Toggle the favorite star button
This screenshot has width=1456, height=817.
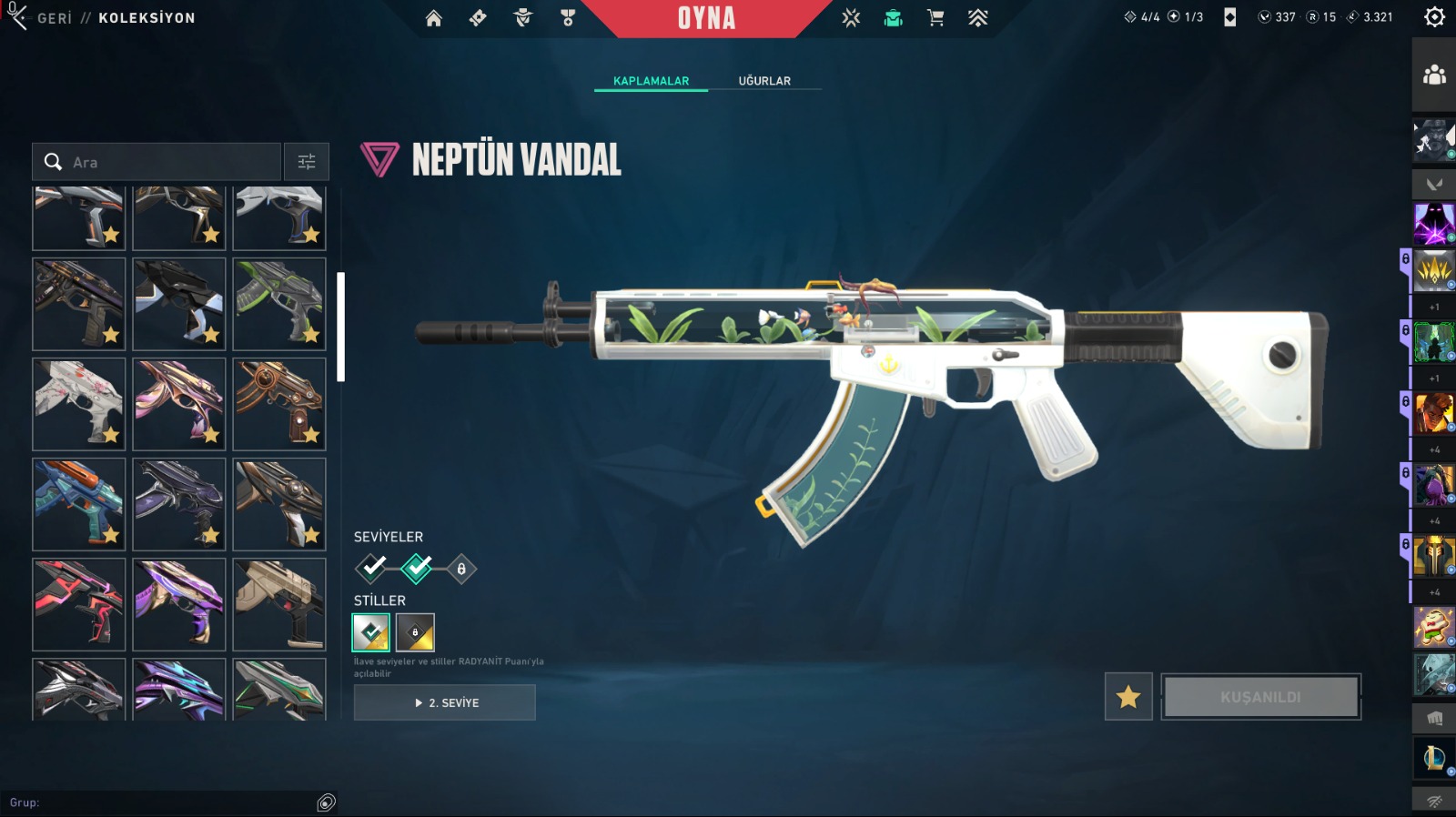[x=1128, y=697]
